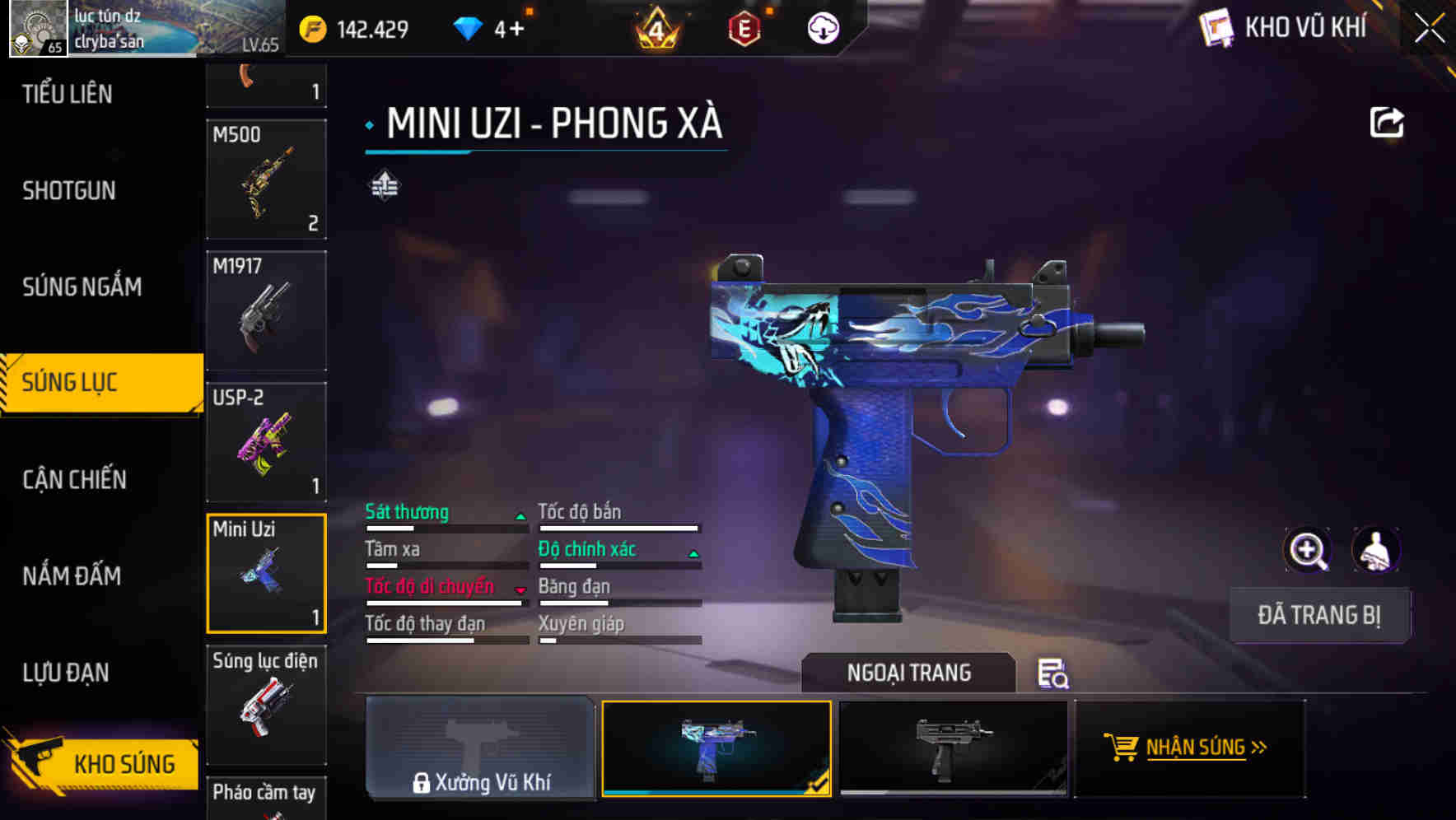Open the cloud download icon in the top bar
Viewport: 1456px width, 820px height.
click(824, 27)
